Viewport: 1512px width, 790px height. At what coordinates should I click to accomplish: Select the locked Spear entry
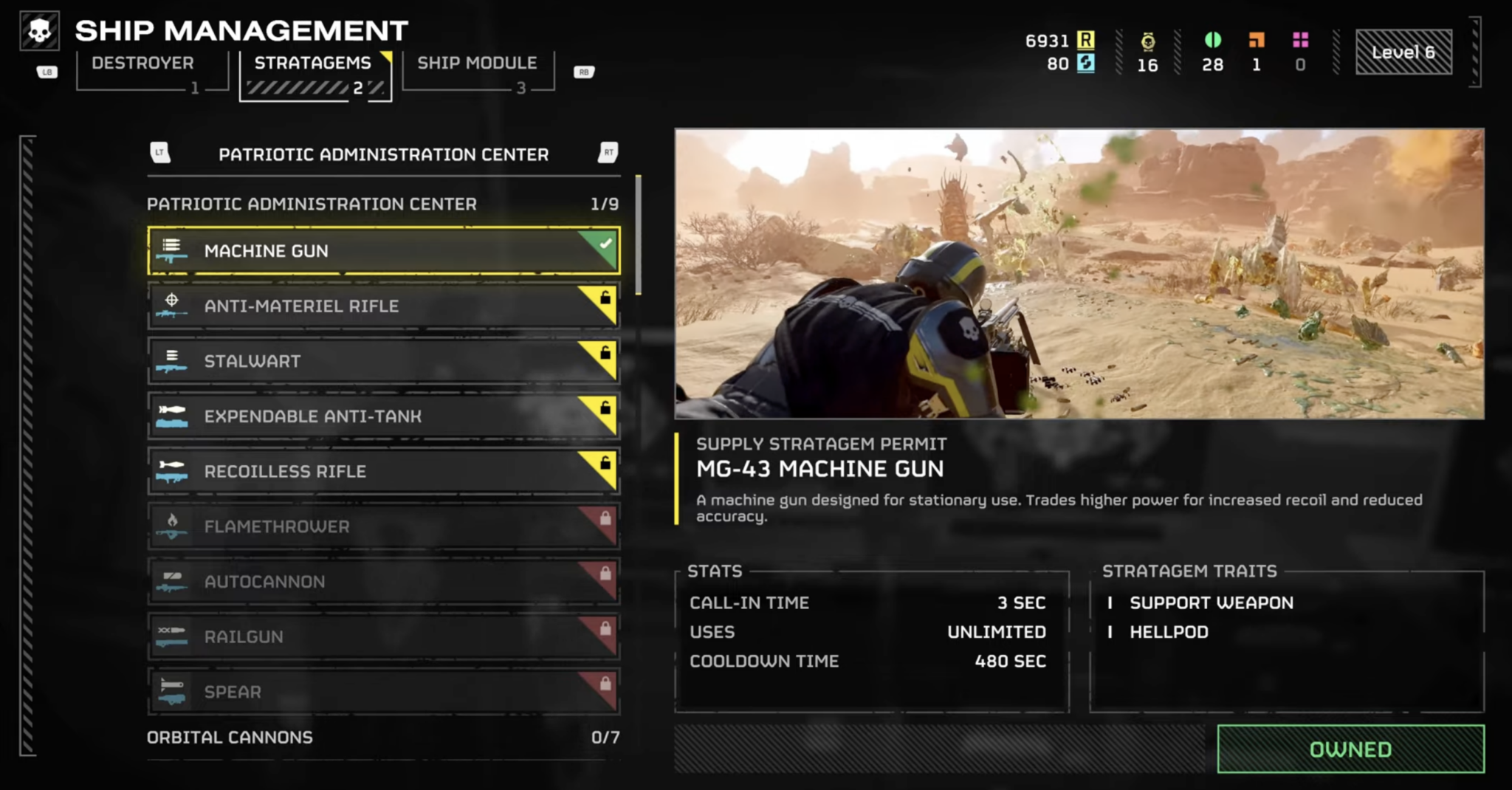[x=383, y=692]
